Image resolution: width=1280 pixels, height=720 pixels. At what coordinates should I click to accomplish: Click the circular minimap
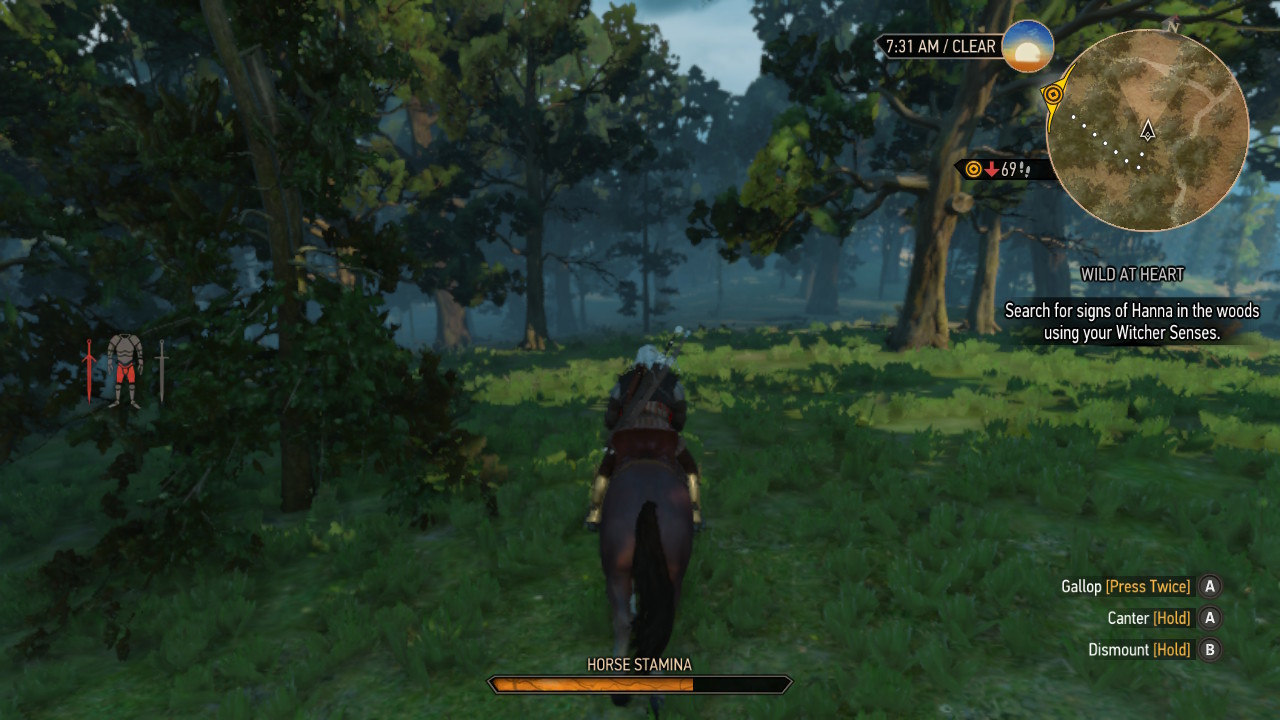point(1148,130)
